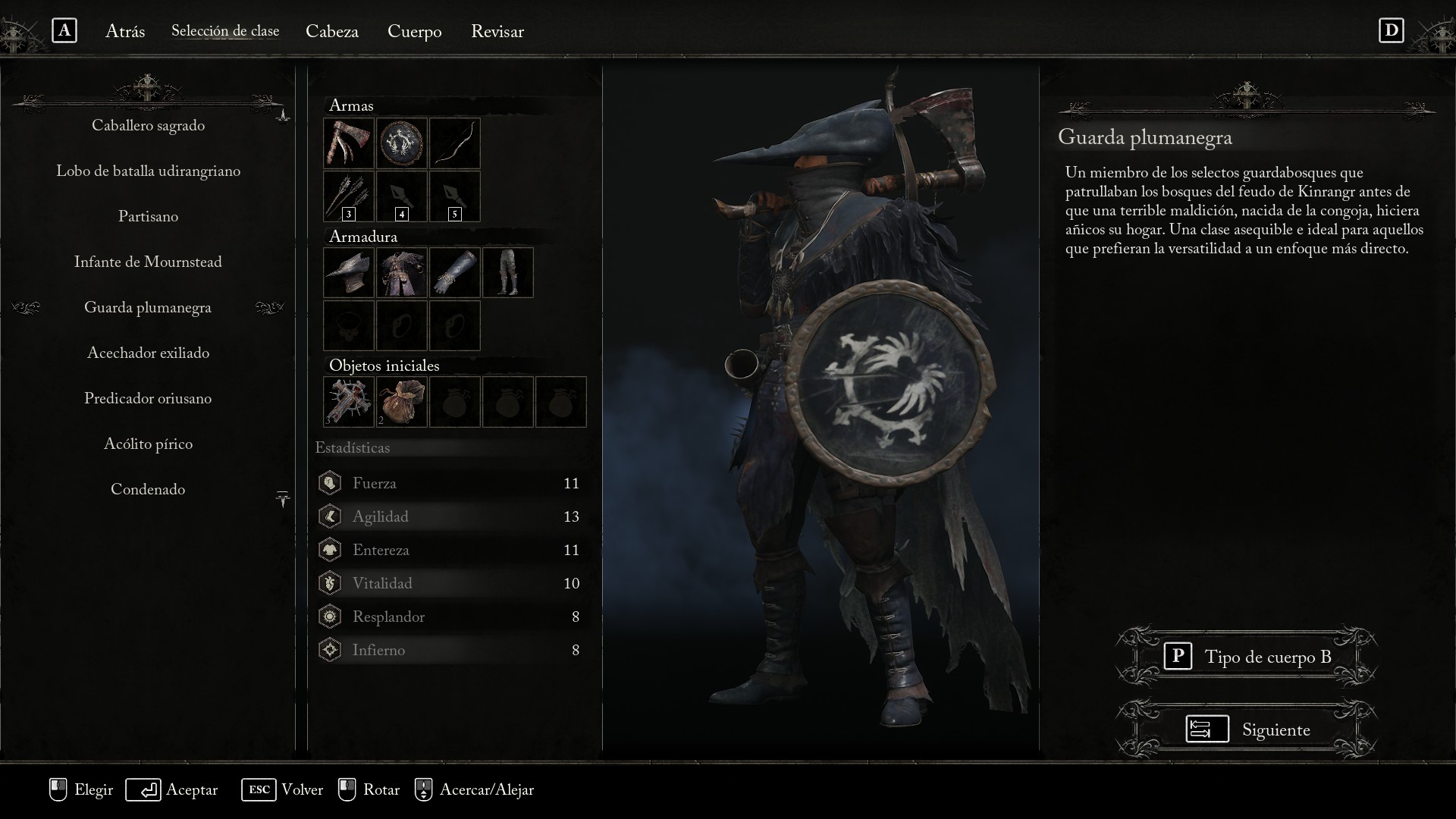Highlight the Guarda plumanegra class
Viewport: 1456px width, 819px height.
[148, 308]
